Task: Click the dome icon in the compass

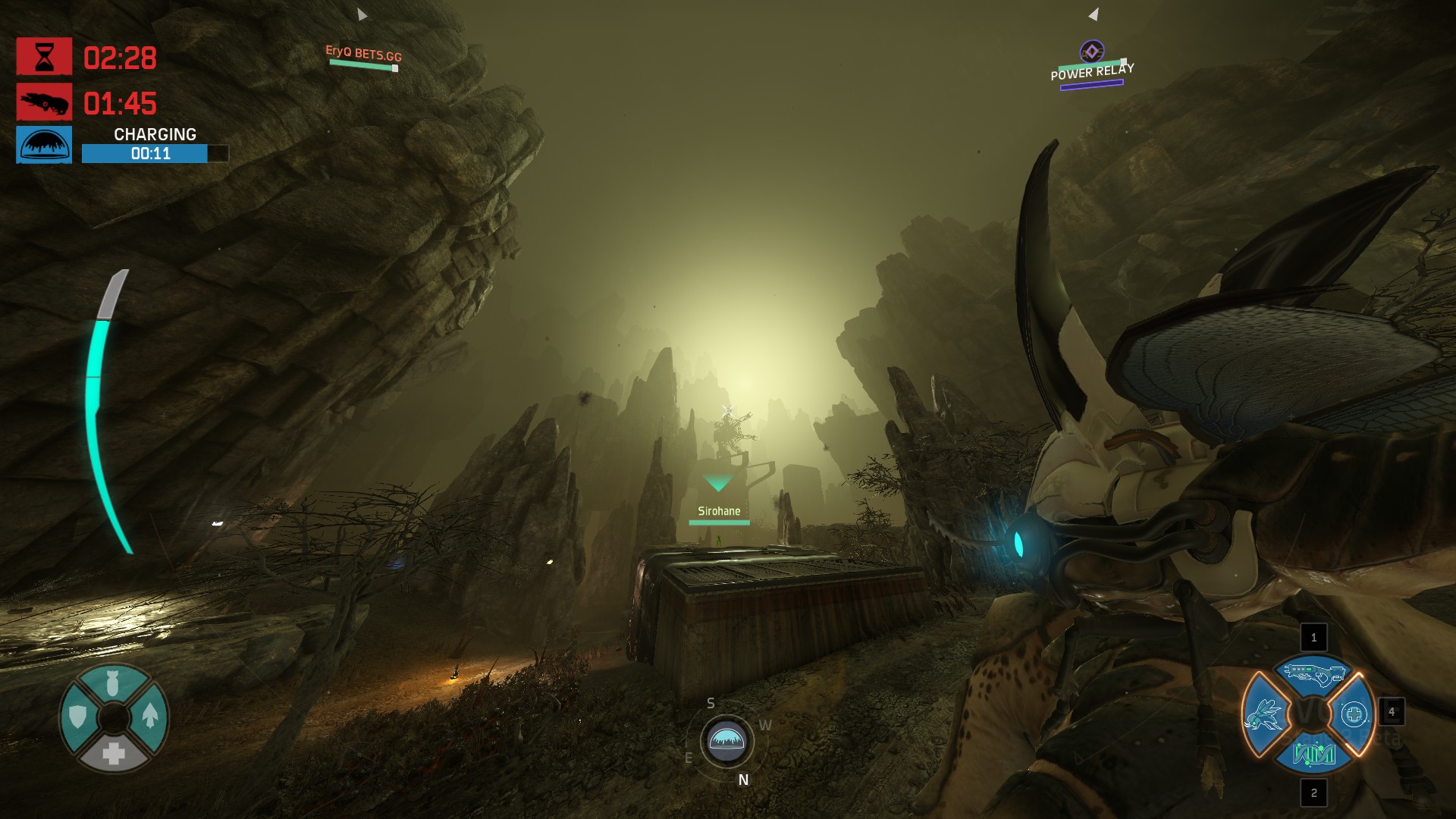Action: coord(726,740)
